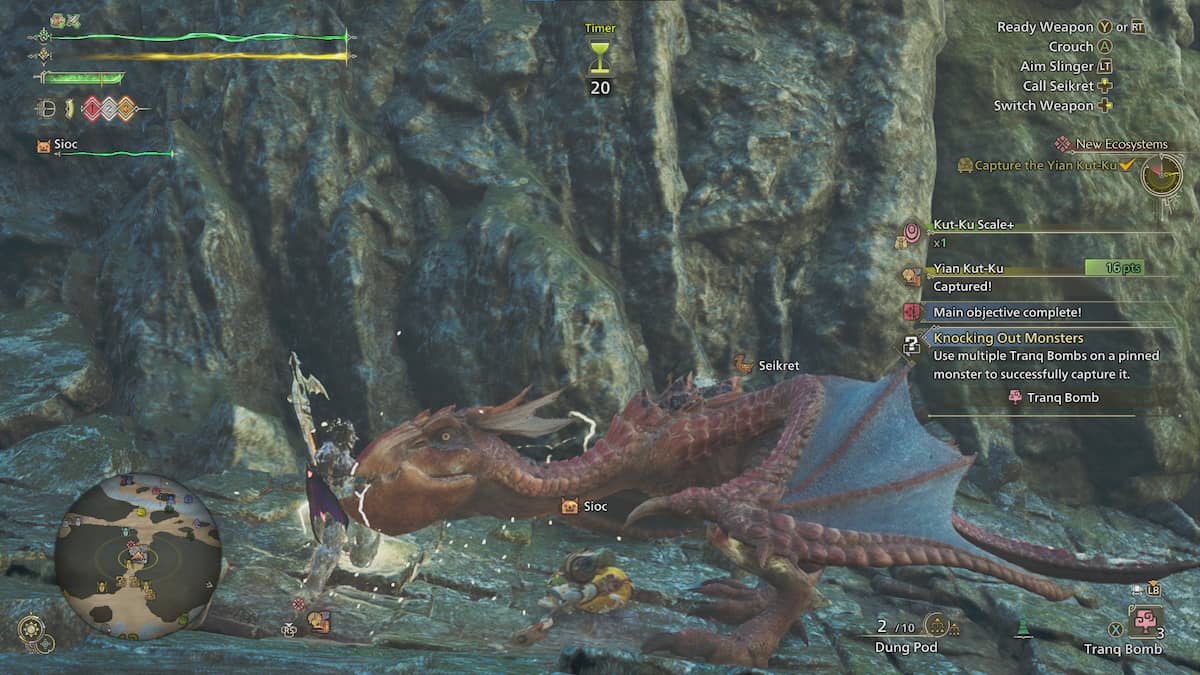The image size is (1200, 675).
Task: Select the Sioc palico status entry
Action: coord(62,146)
